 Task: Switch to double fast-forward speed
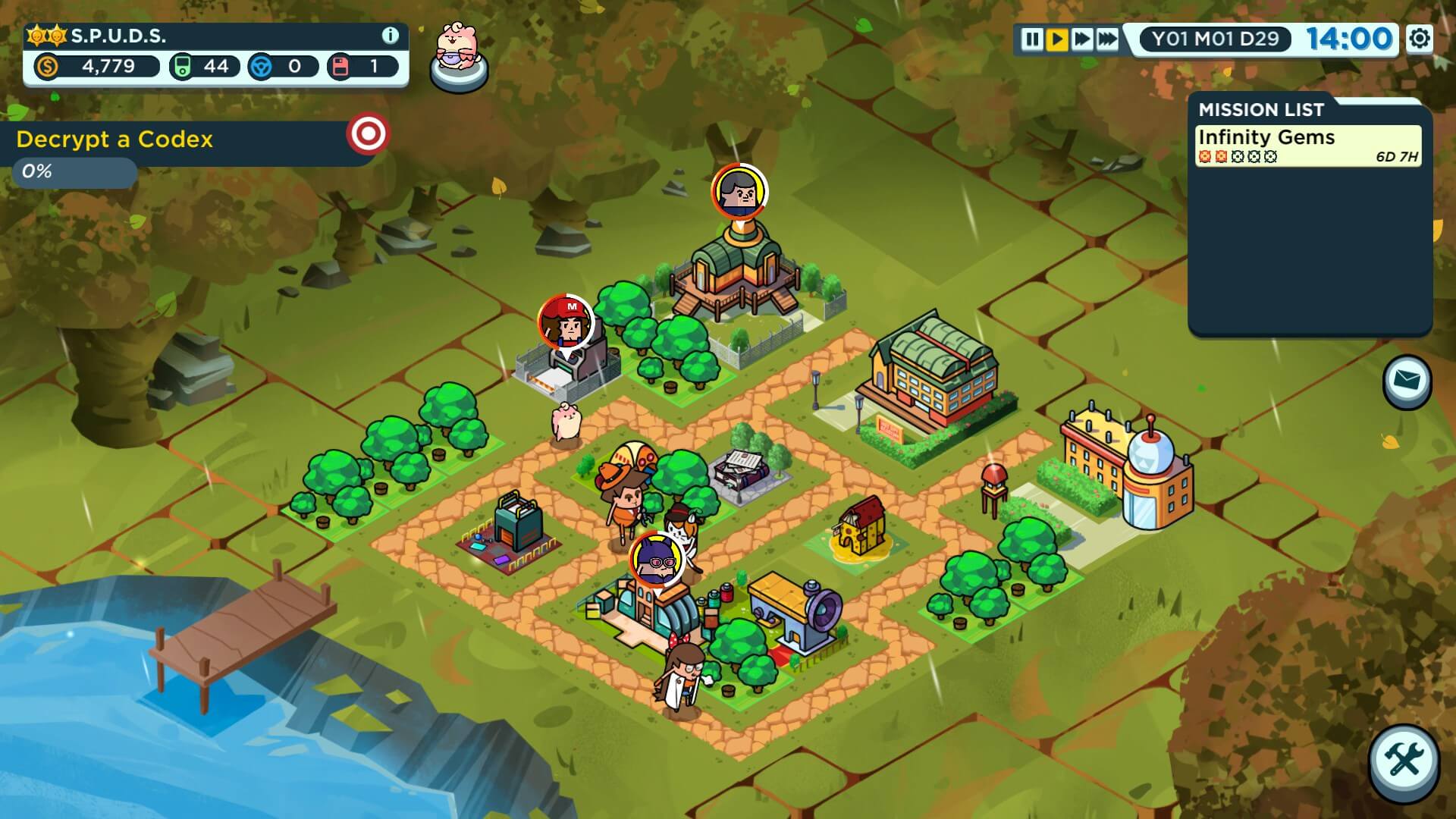(x=1082, y=39)
